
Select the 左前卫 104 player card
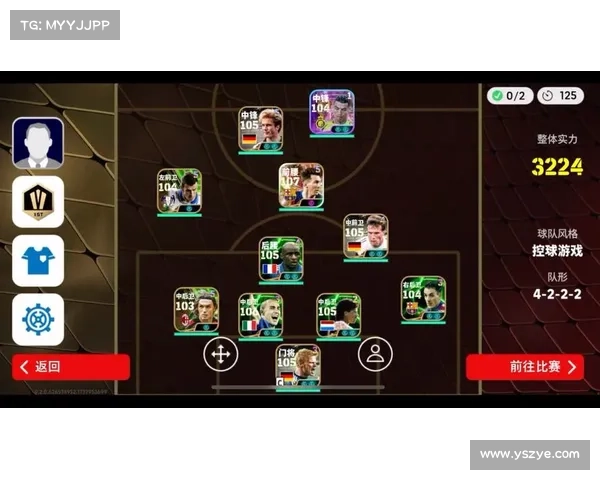pyautogui.click(x=179, y=191)
